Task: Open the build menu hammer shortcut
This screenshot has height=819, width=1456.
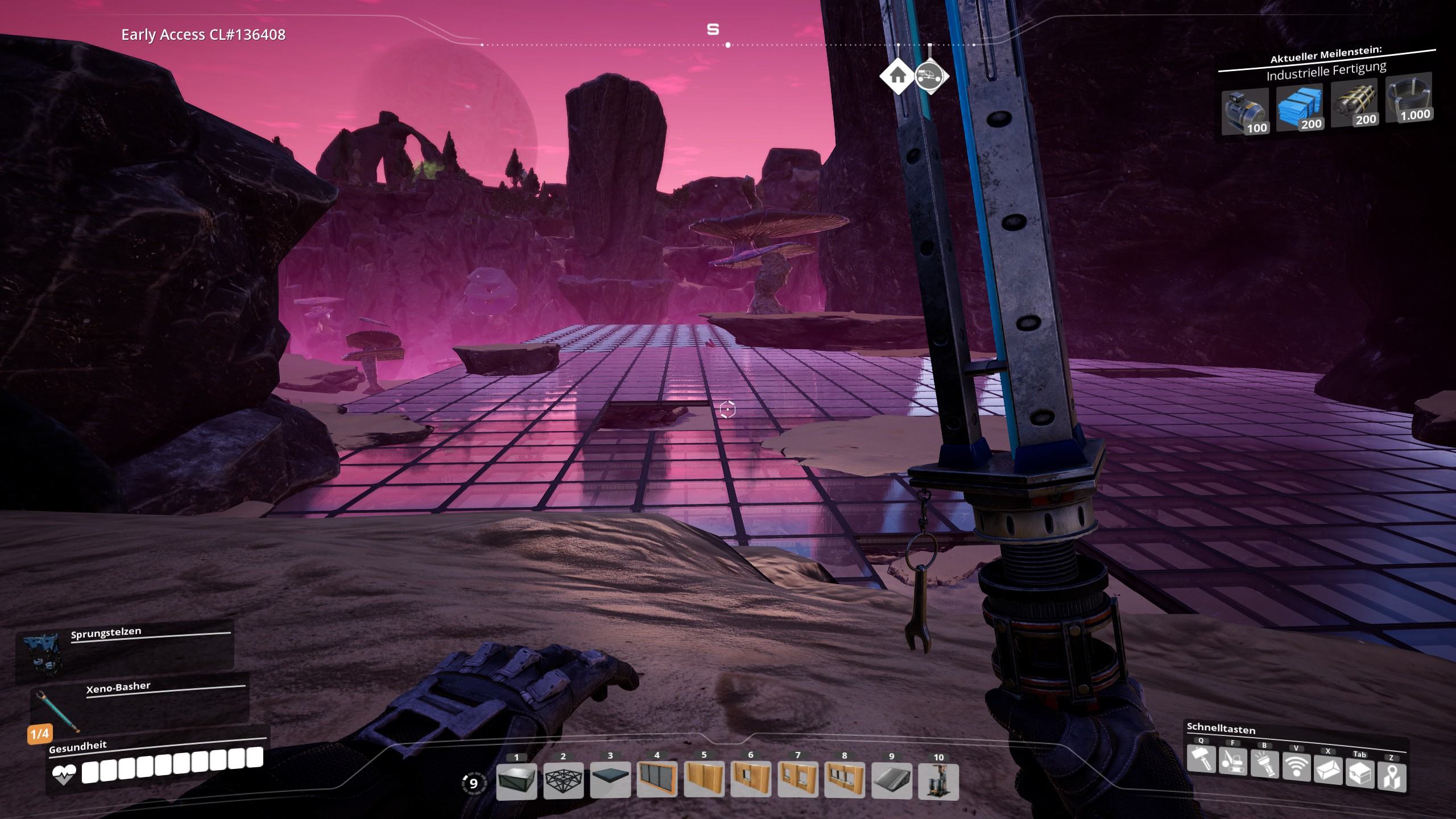Action: (1201, 759)
